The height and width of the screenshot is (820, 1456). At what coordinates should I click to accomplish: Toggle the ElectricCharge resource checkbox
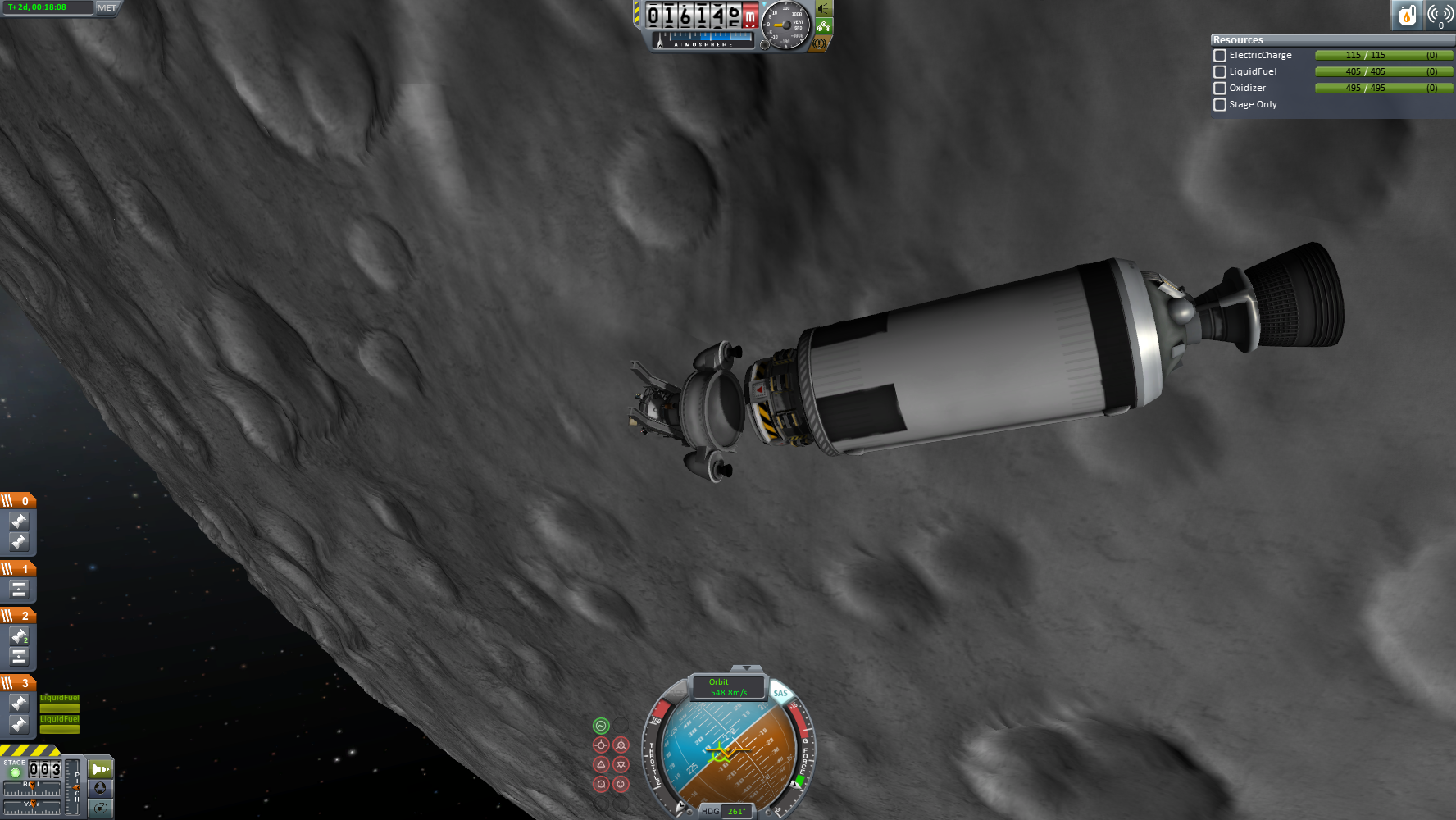1220,56
